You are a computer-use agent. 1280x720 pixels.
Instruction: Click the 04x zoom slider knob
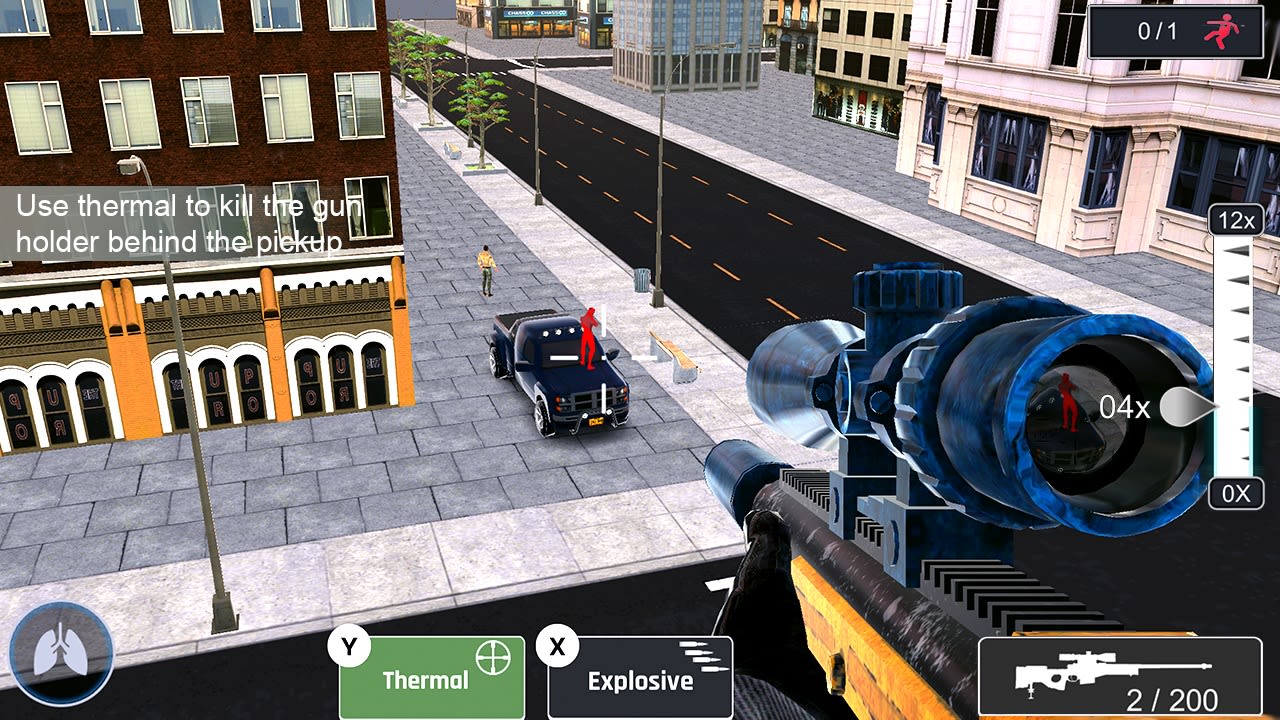point(1186,407)
